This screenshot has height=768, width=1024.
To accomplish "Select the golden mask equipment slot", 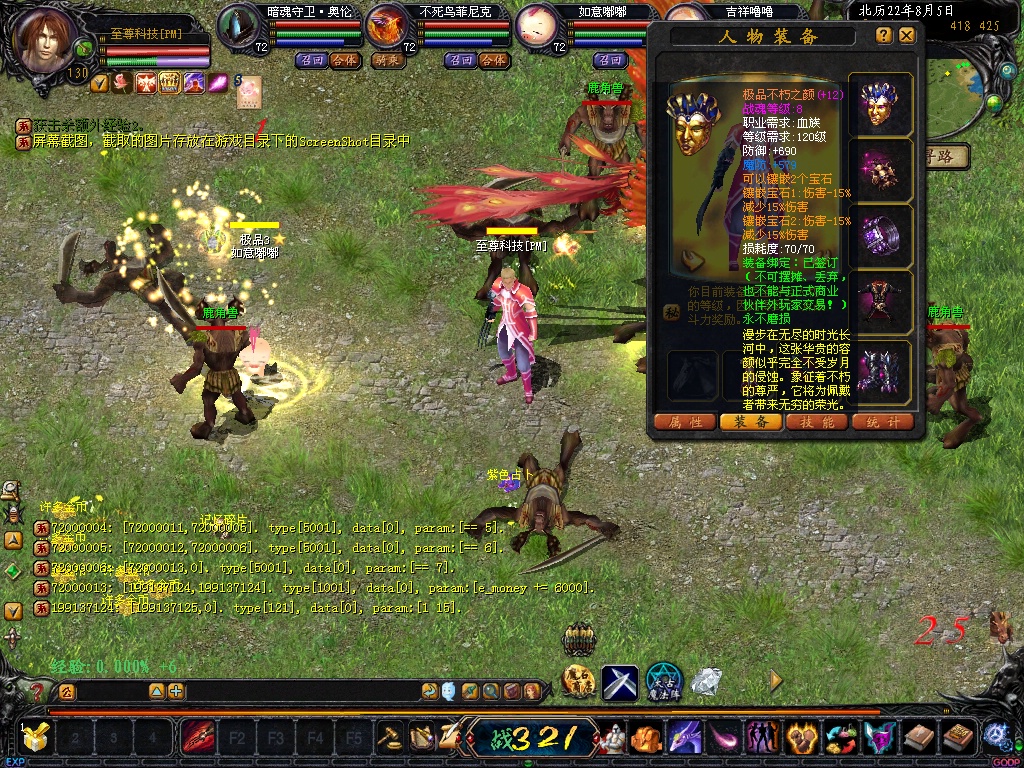I will point(880,104).
